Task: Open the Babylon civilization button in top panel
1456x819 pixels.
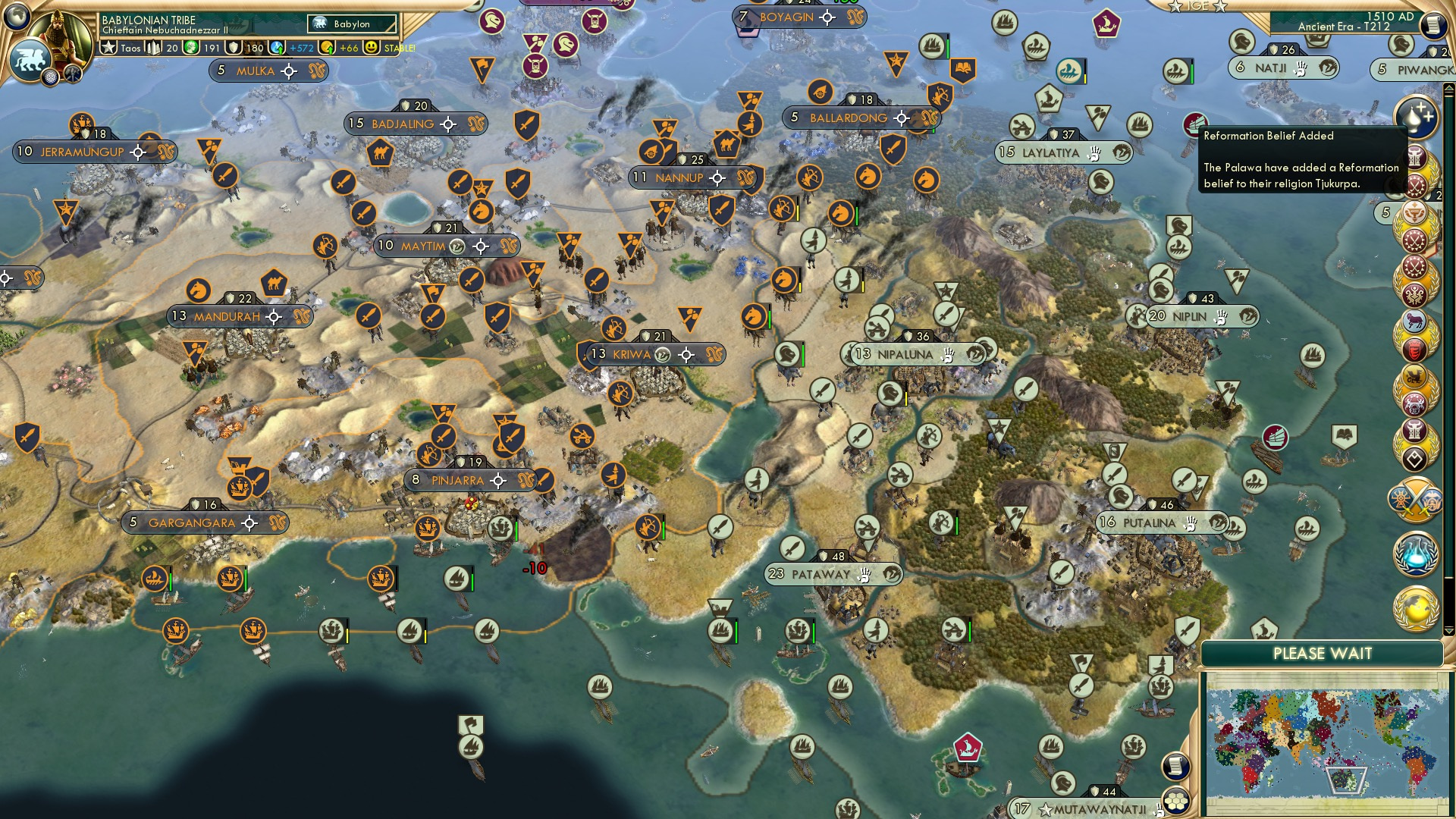Action: 352,24
